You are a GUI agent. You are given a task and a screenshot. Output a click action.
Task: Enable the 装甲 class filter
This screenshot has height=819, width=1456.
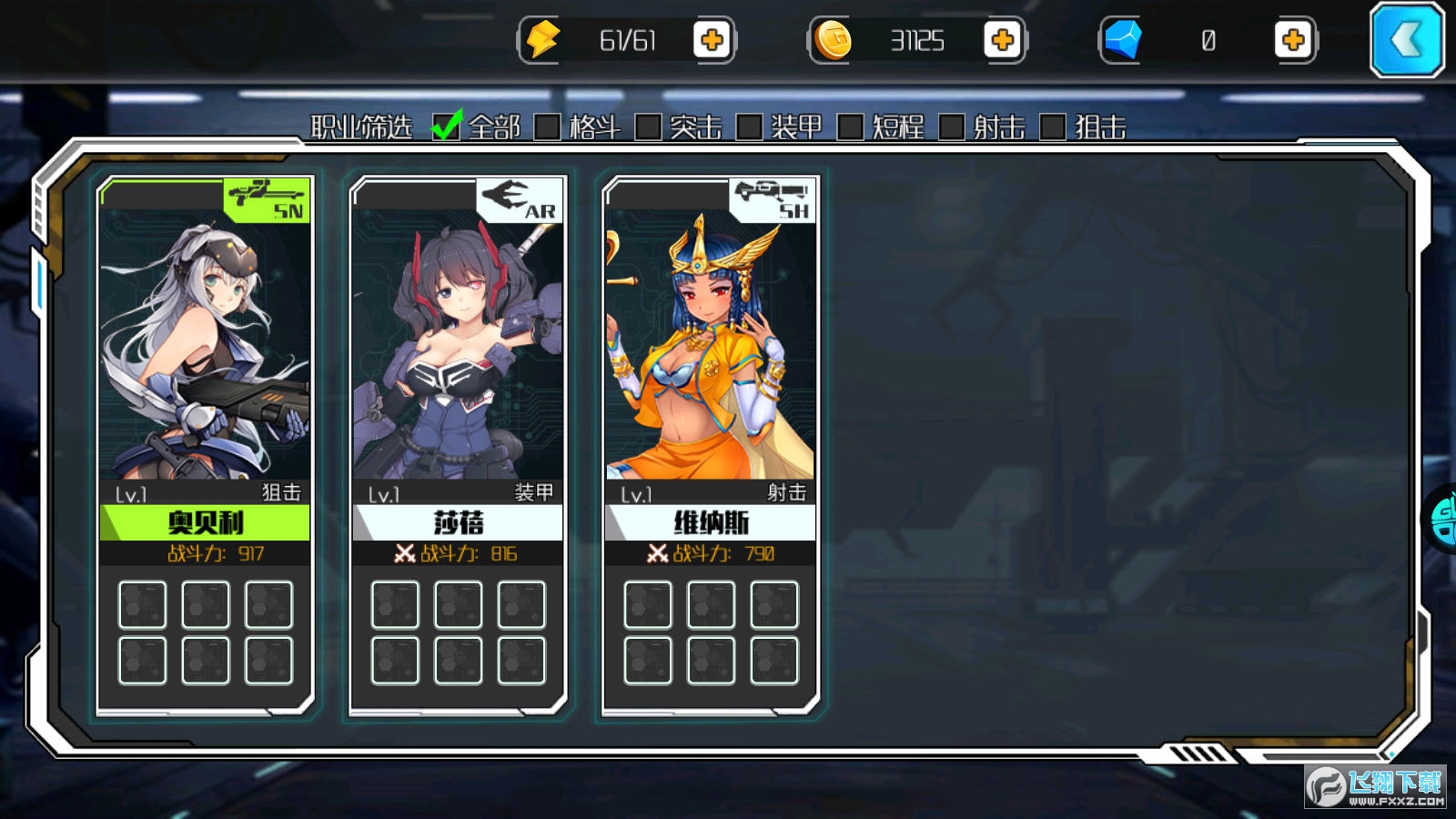749,127
